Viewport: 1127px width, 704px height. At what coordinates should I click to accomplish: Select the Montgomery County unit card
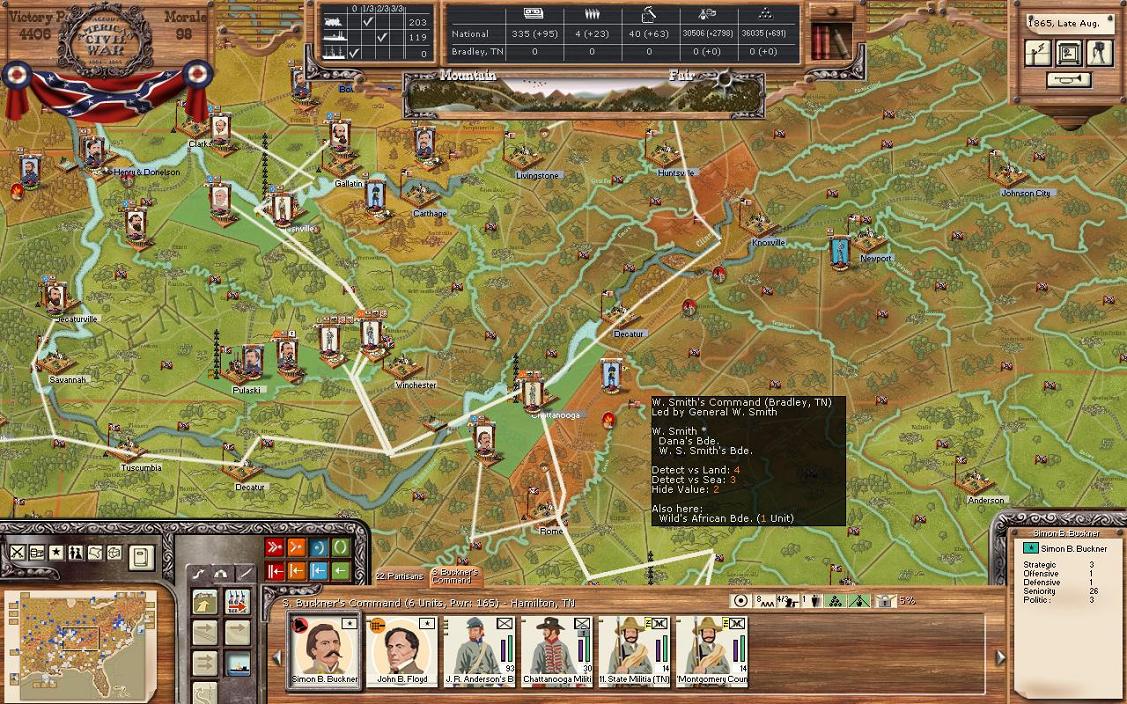point(711,651)
